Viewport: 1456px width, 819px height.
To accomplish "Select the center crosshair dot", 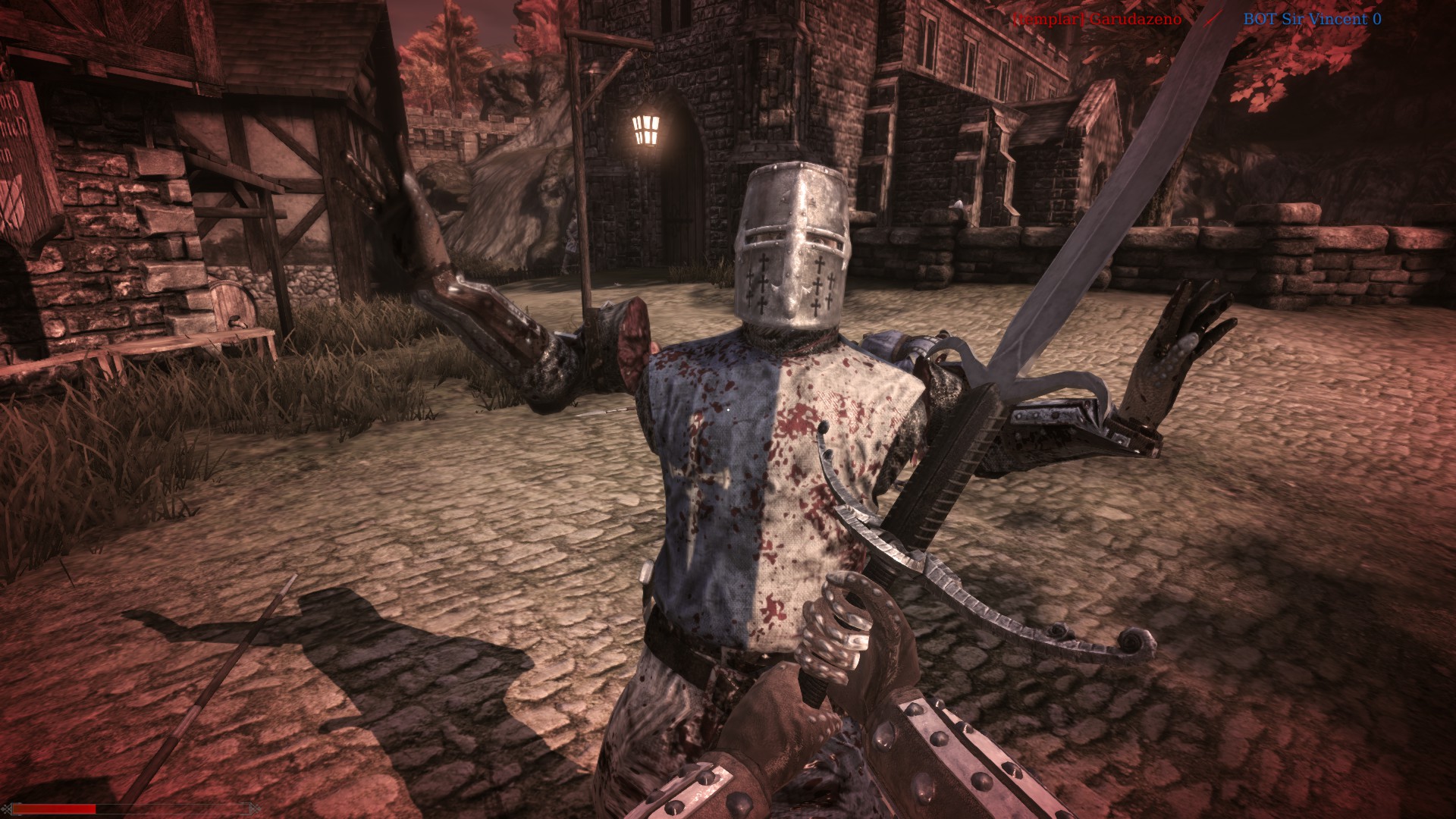I will click(x=728, y=409).
